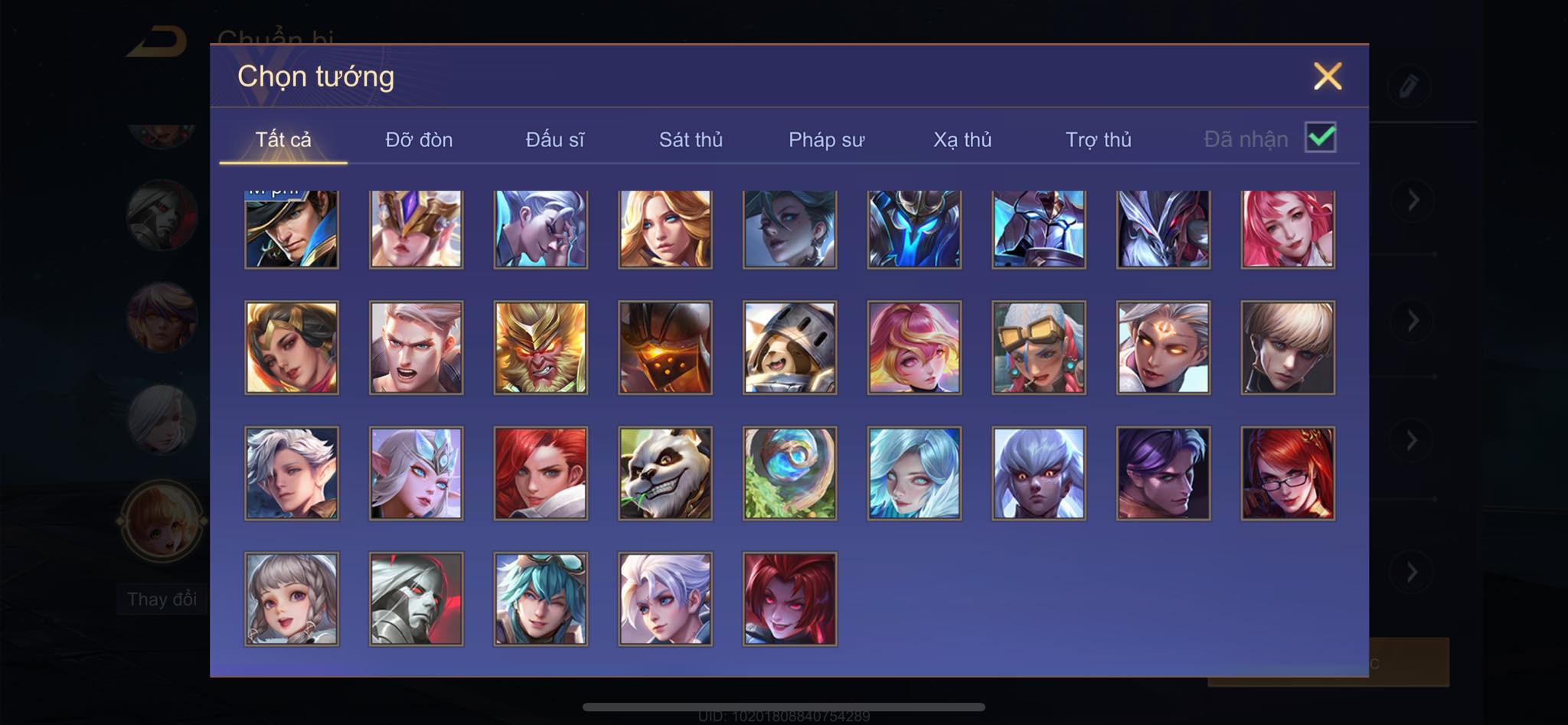Toggle the Đã nhận checkbox
The image size is (1568, 725).
[x=1320, y=138]
